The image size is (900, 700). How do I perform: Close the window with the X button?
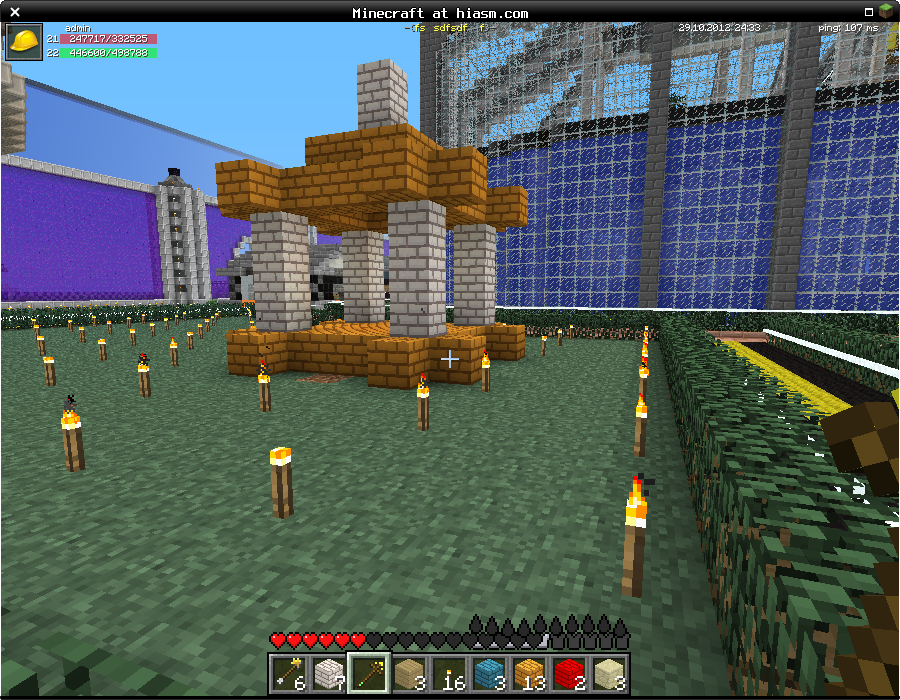(14, 12)
